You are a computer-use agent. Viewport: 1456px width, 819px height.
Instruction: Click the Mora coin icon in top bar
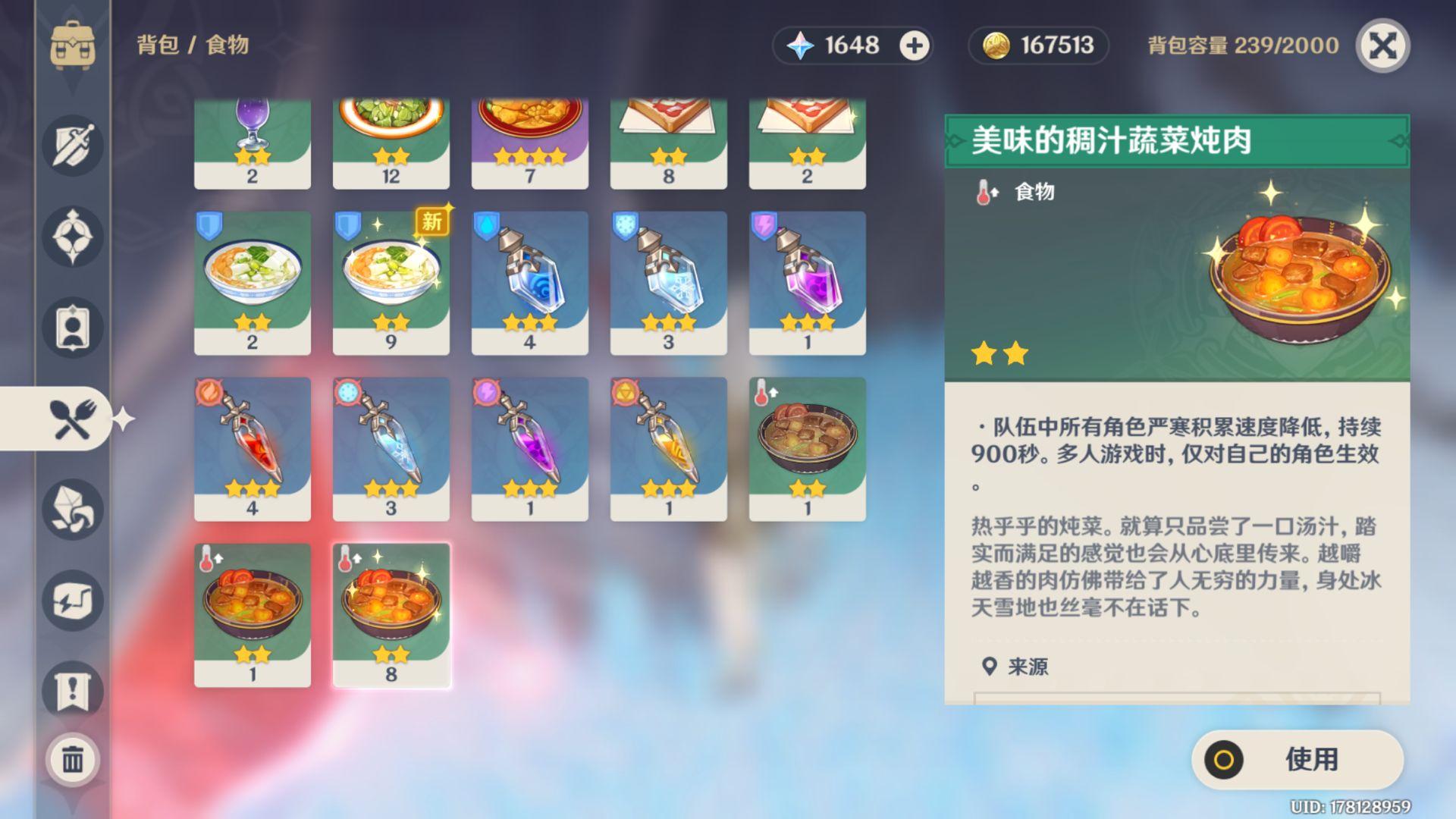[996, 45]
